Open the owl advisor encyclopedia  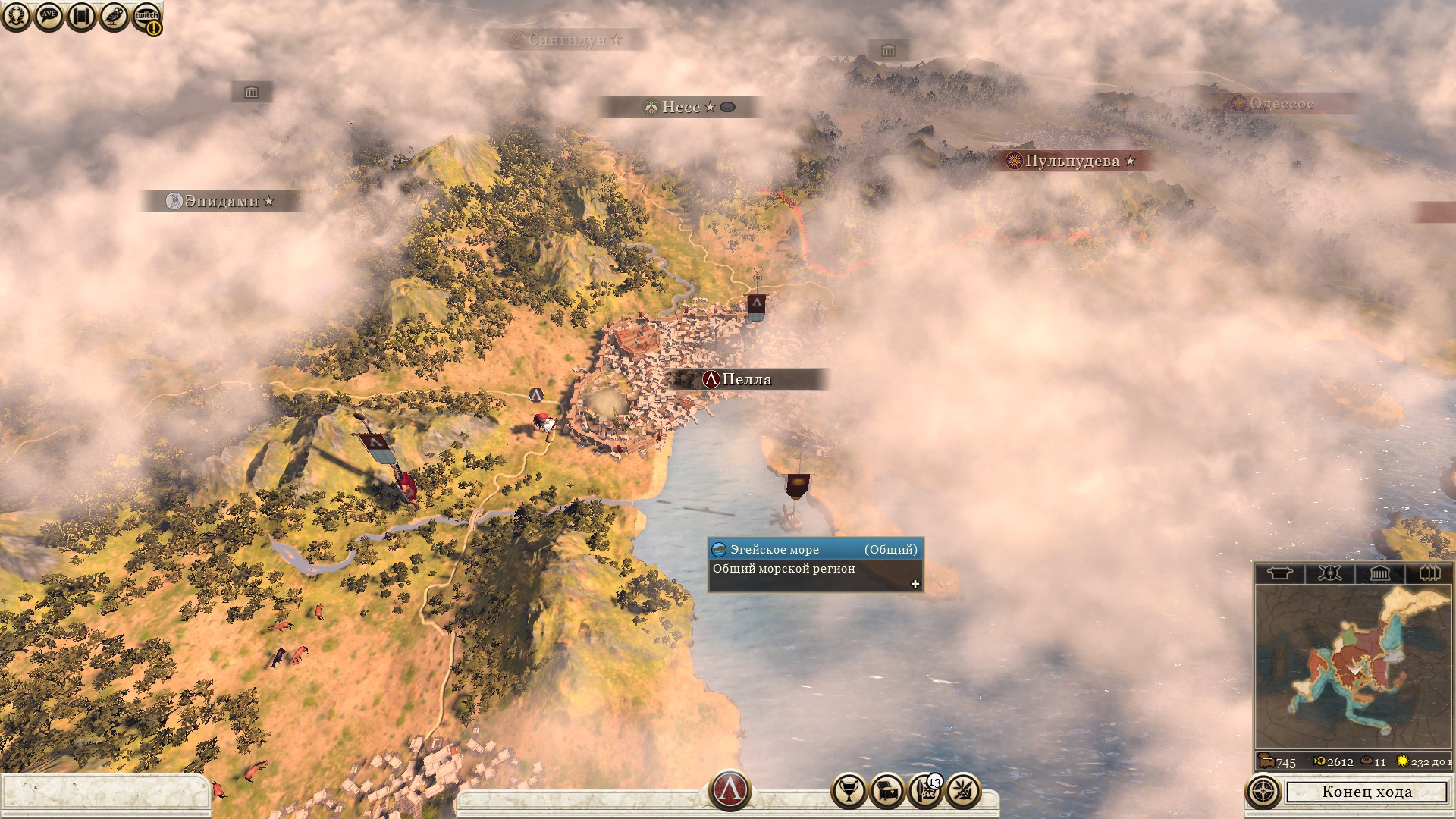114,16
